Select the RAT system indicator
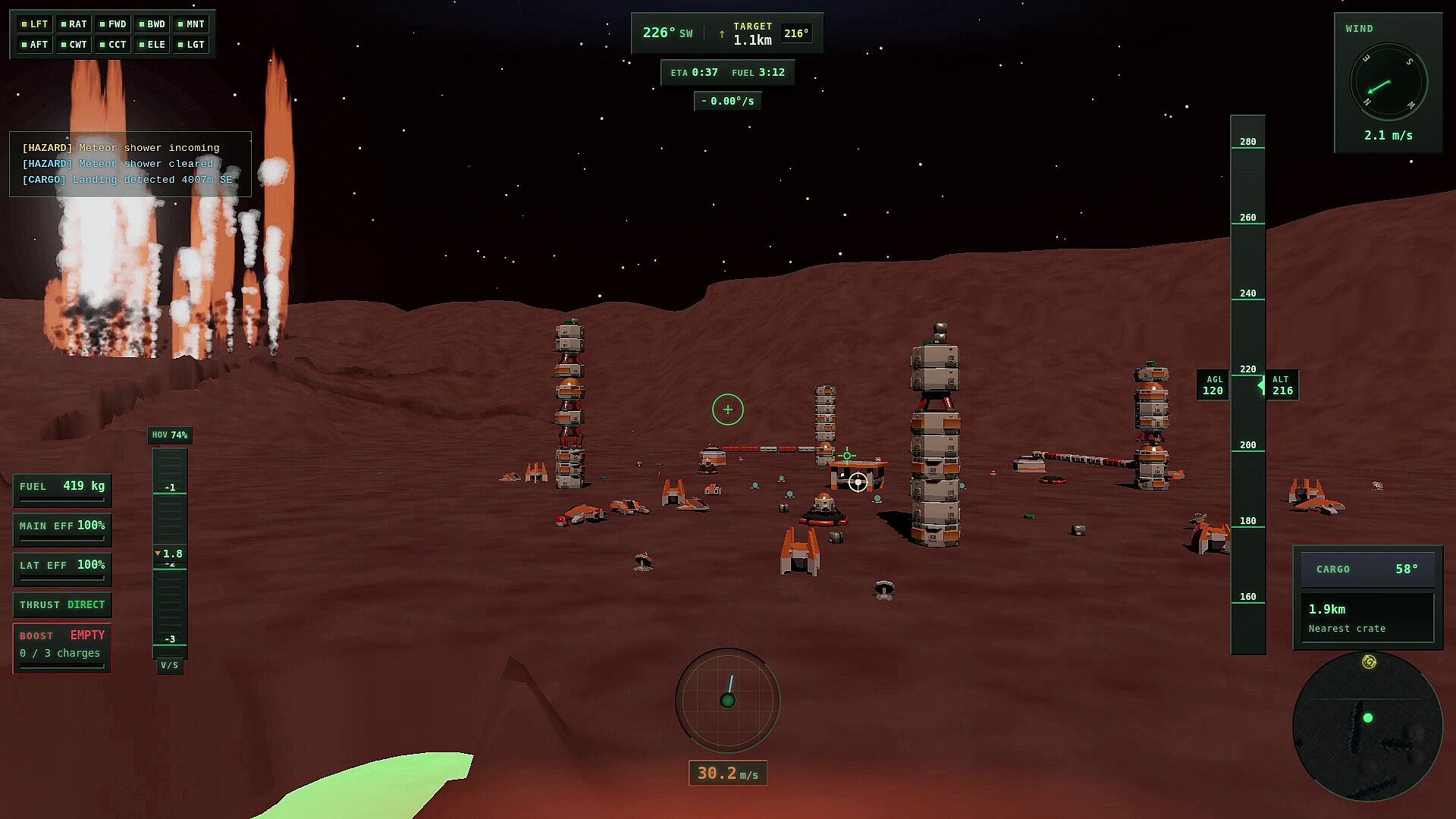This screenshot has width=1456, height=819. (74, 24)
